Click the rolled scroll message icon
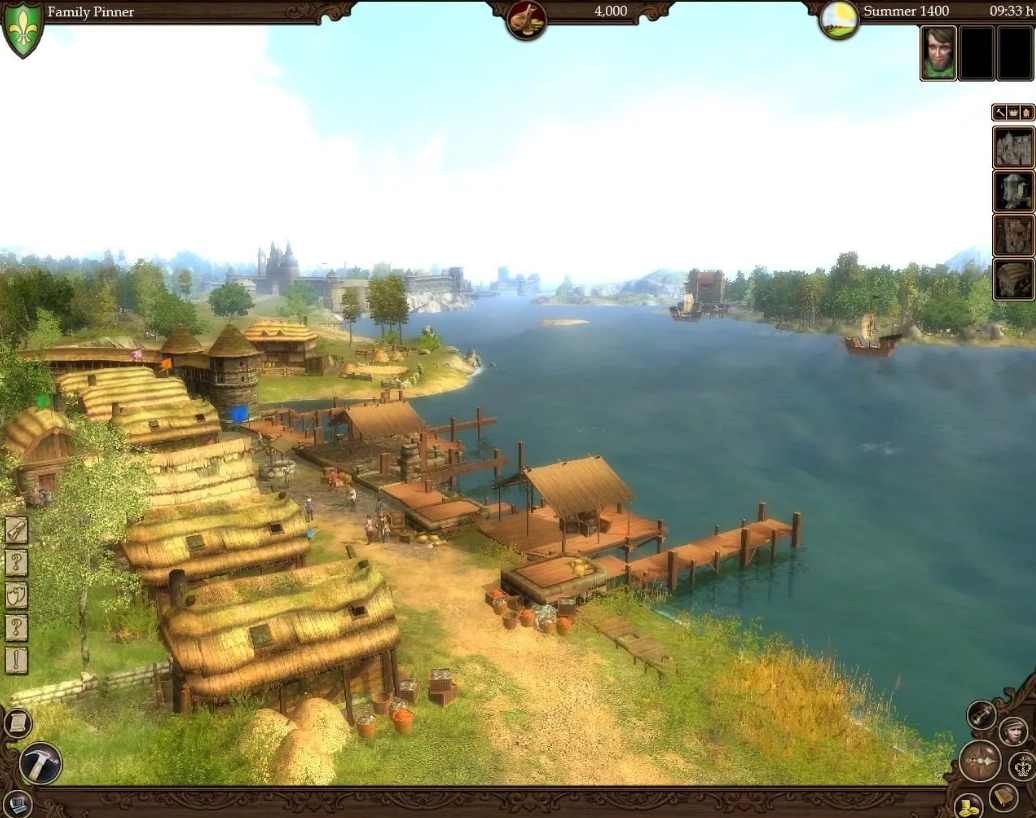 click(x=16, y=530)
